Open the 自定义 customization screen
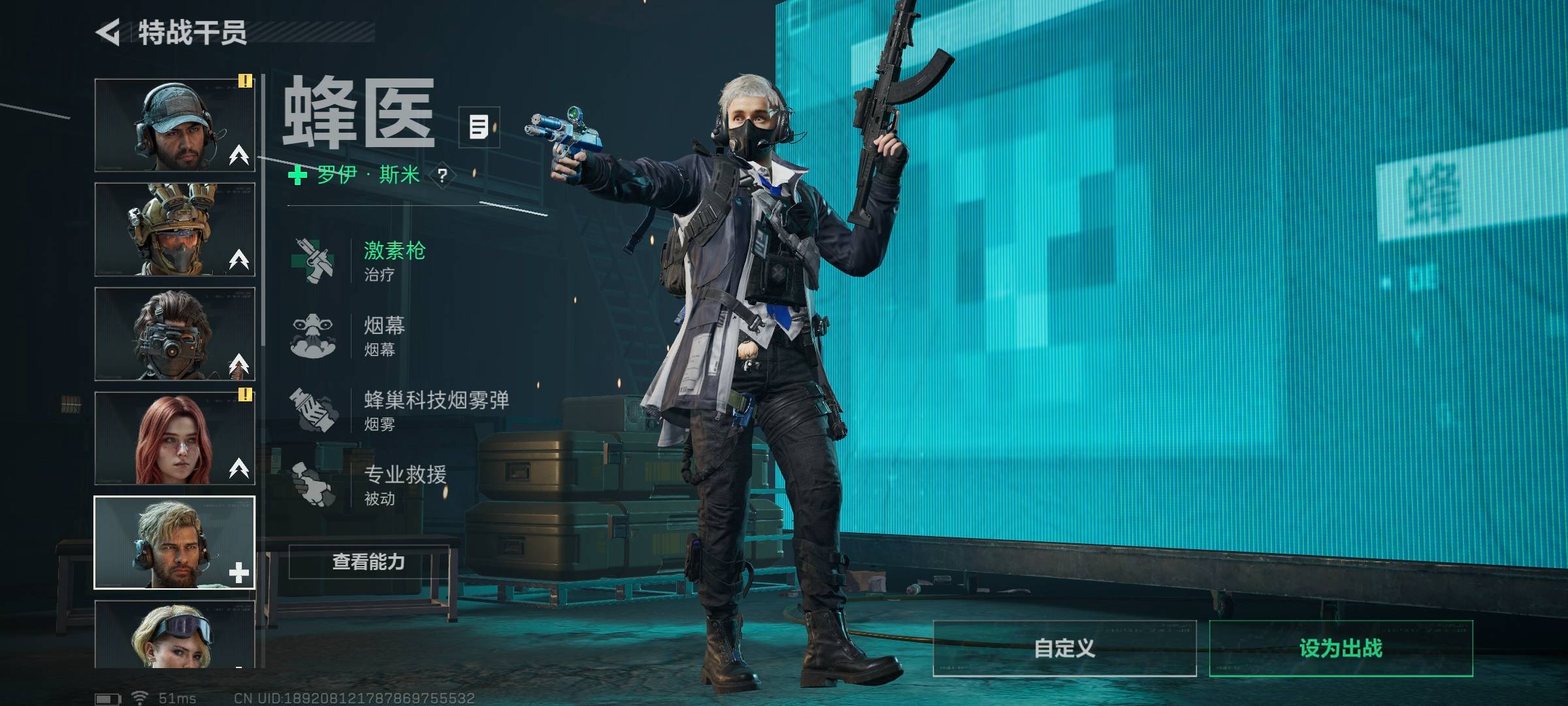This screenshot has height=706, width=1568. (x=1064, y=648)
